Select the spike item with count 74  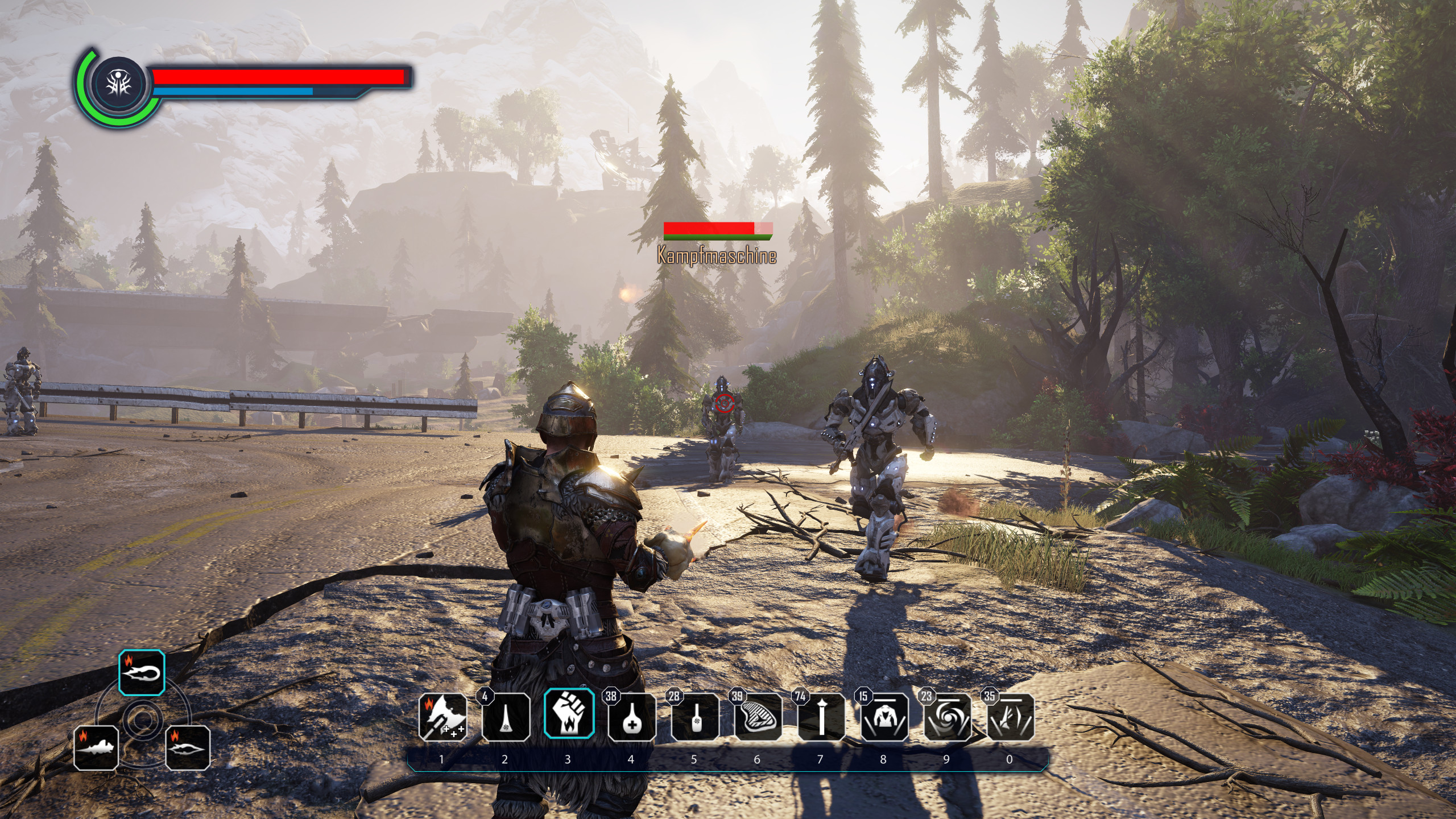pos(821,717)
